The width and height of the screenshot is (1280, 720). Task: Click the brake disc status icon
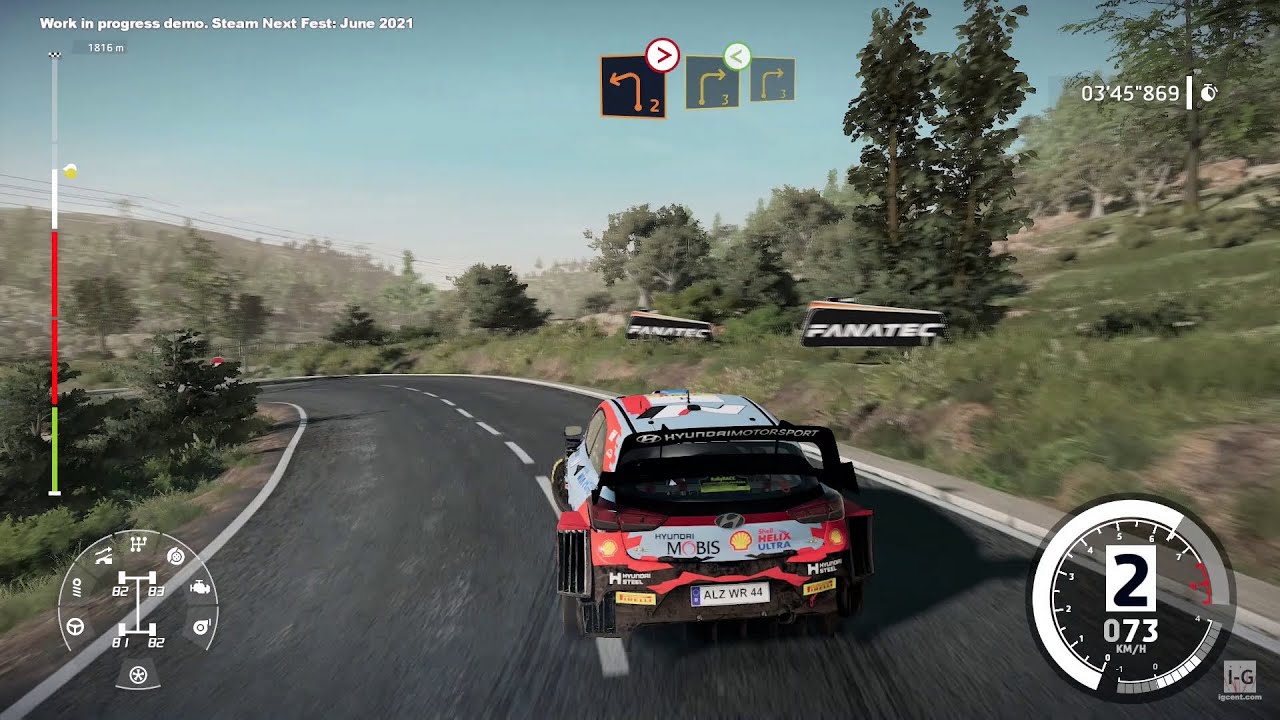click(x=175, y=557)
